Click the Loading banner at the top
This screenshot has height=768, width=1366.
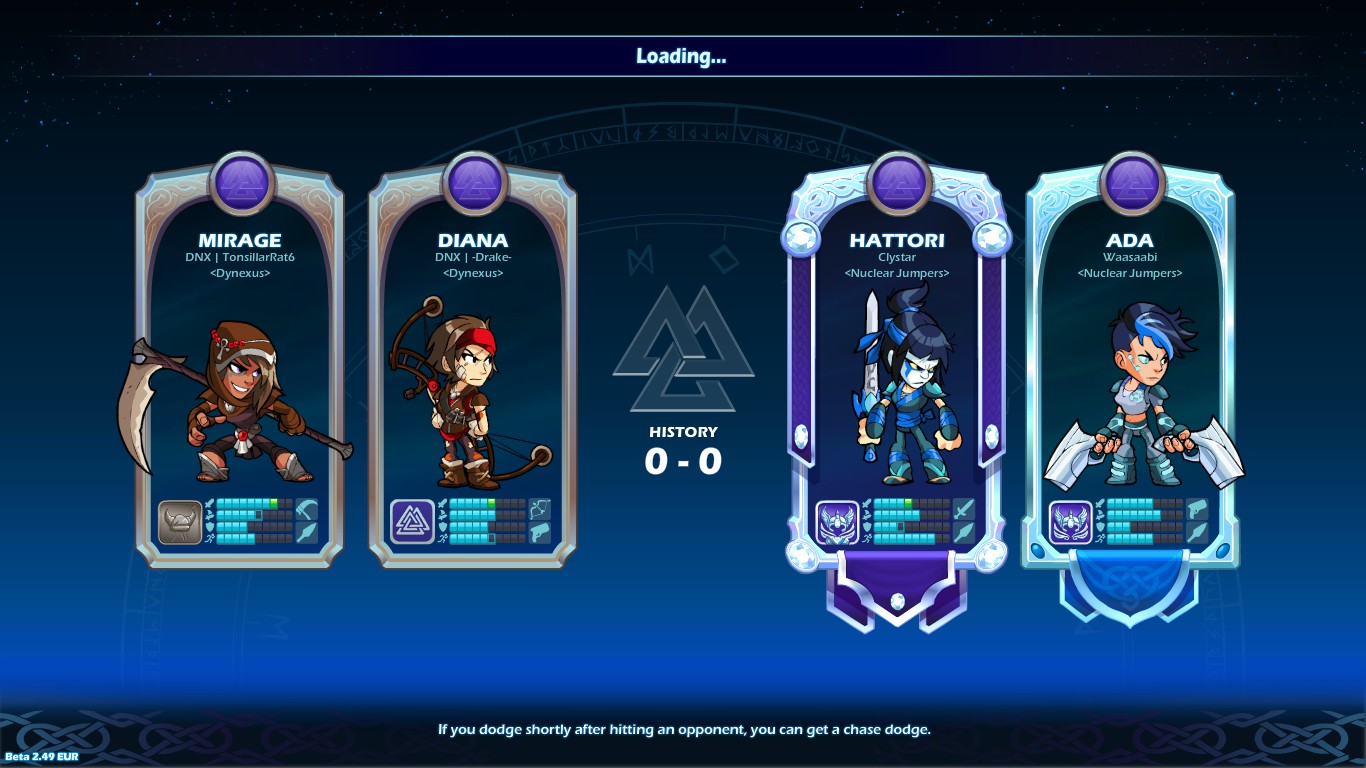click(683, 56)
